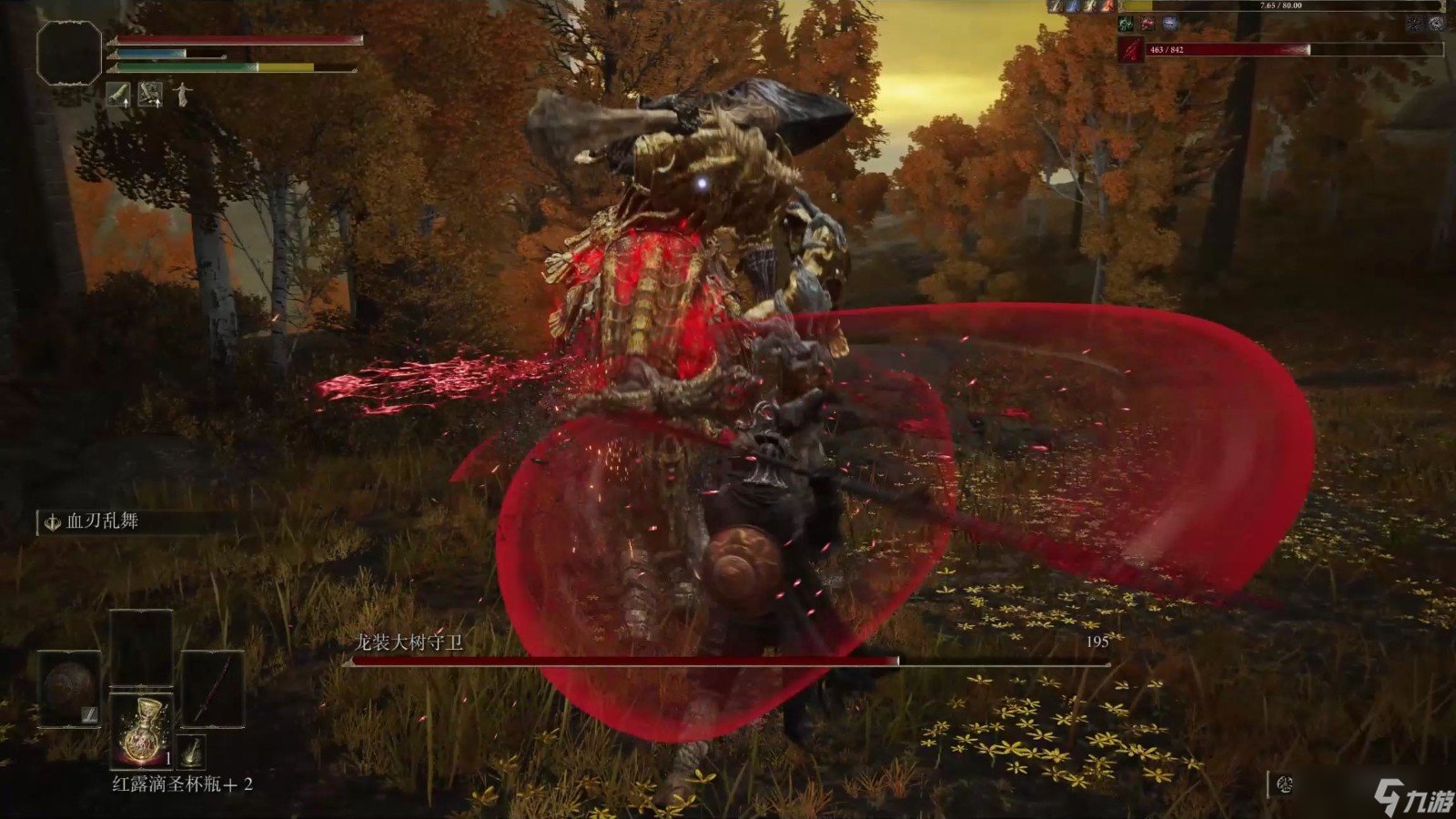
Task: Select the right-hand armament icon with upgrade arrow
Action: pyautogui.click(x=150, y=95)
